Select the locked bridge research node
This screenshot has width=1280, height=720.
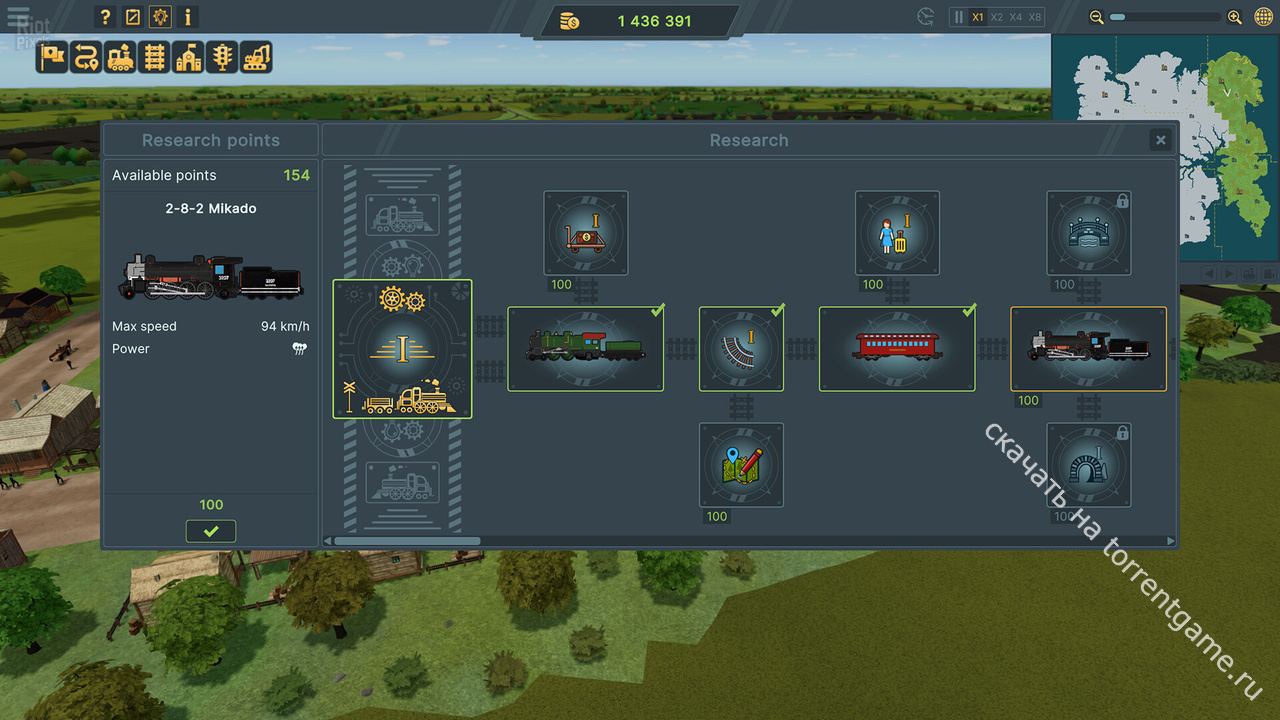[x=1089, y=233]
